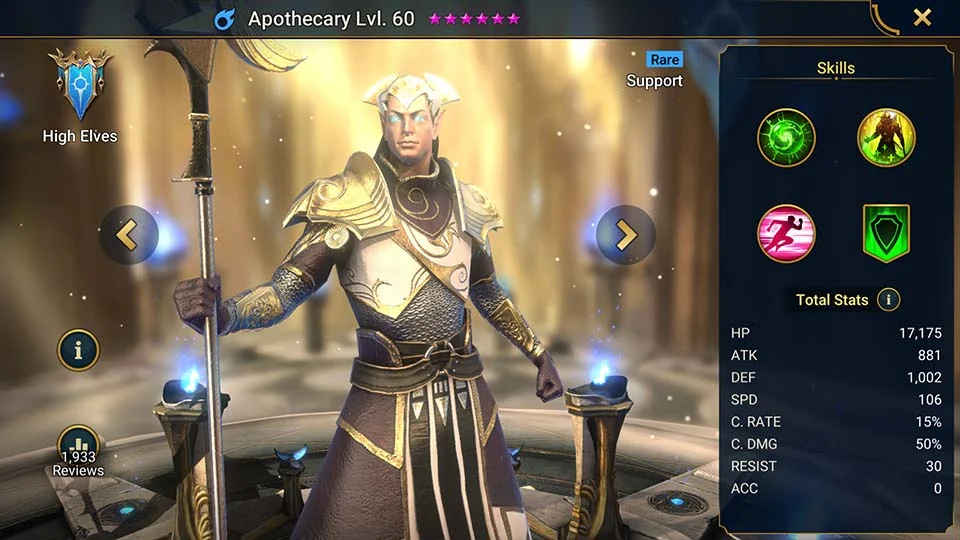
Task: Close the Apothecary champion screen
Action: [x=922, y=17]
